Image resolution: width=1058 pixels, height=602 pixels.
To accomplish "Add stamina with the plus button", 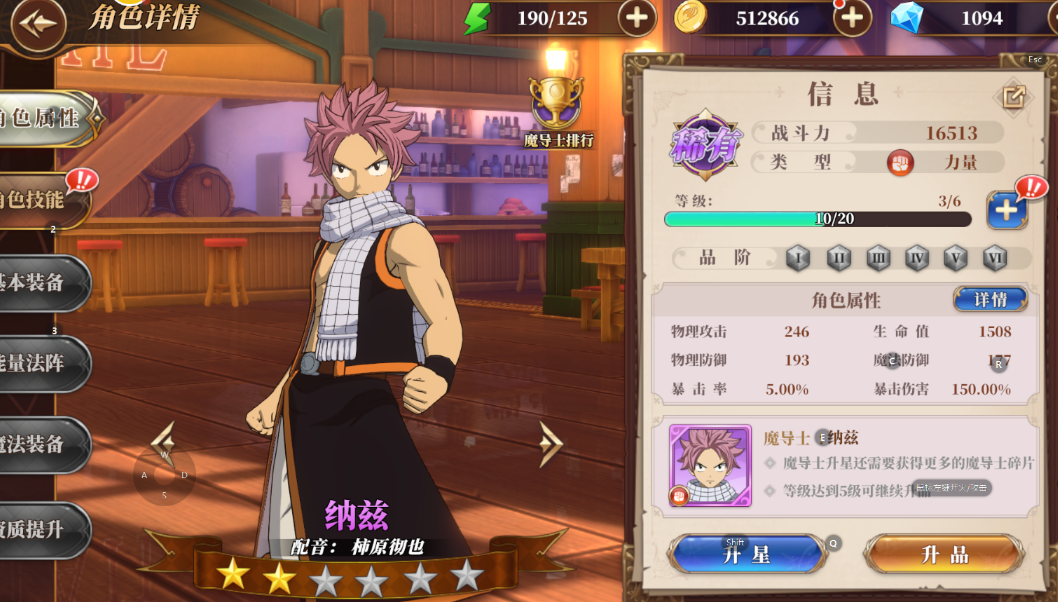I will [636, 18].
